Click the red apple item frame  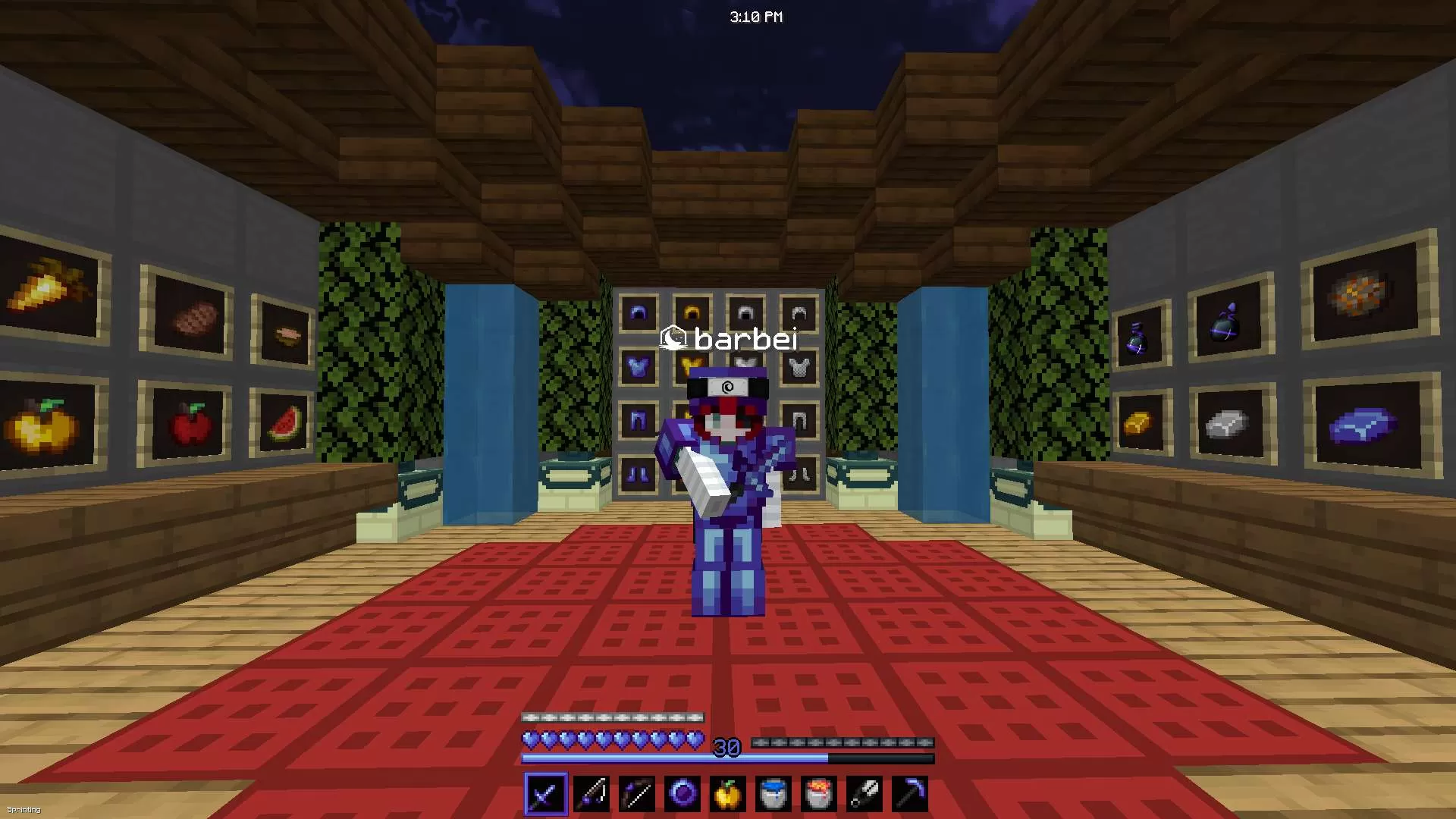188,426
